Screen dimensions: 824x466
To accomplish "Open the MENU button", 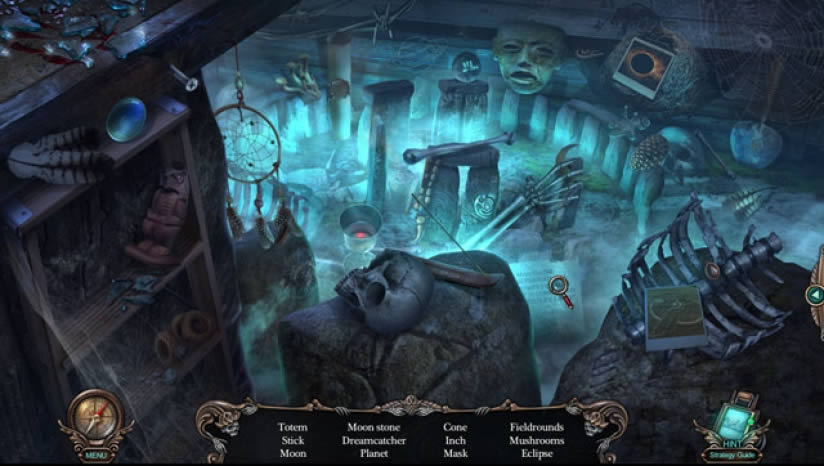I will (96, 455).
